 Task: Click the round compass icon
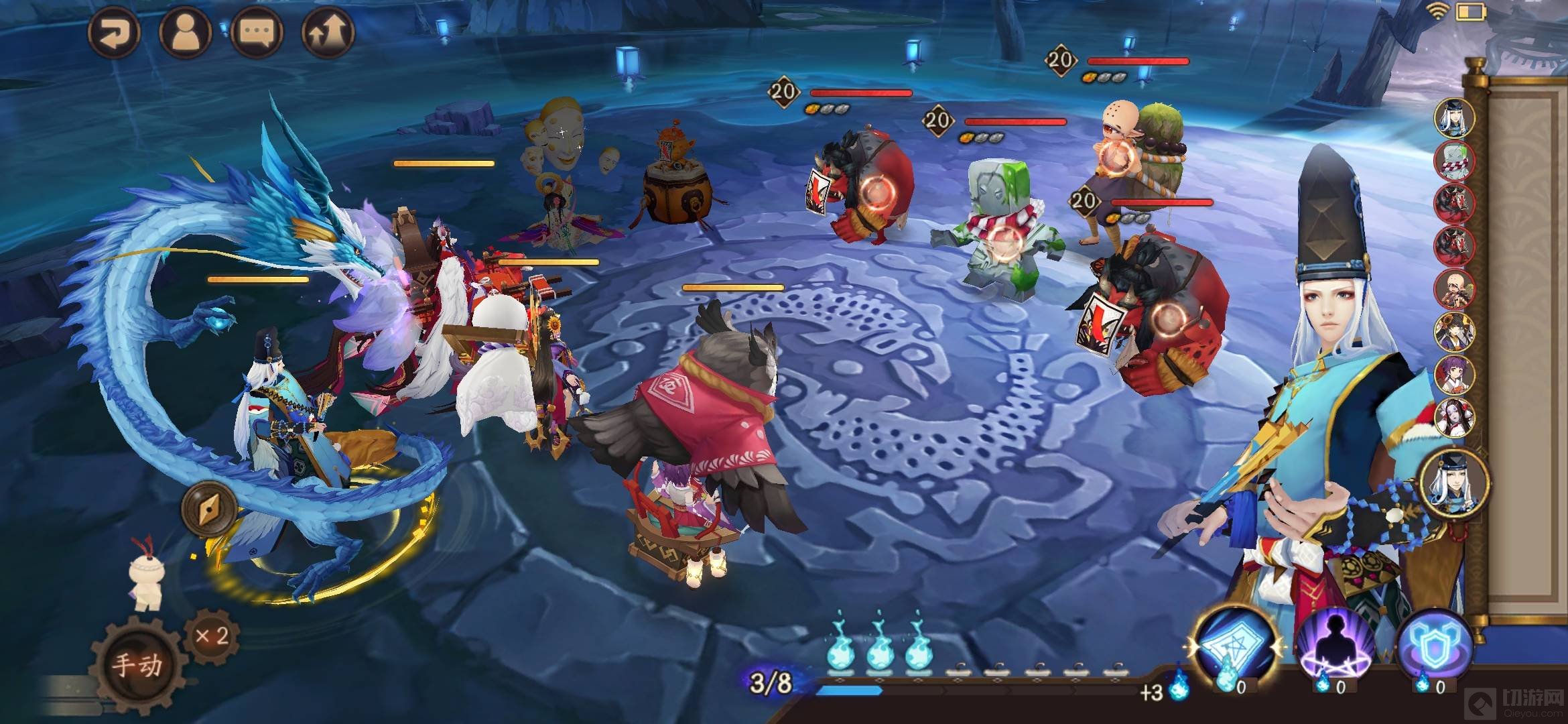click(x=209, y=509)
